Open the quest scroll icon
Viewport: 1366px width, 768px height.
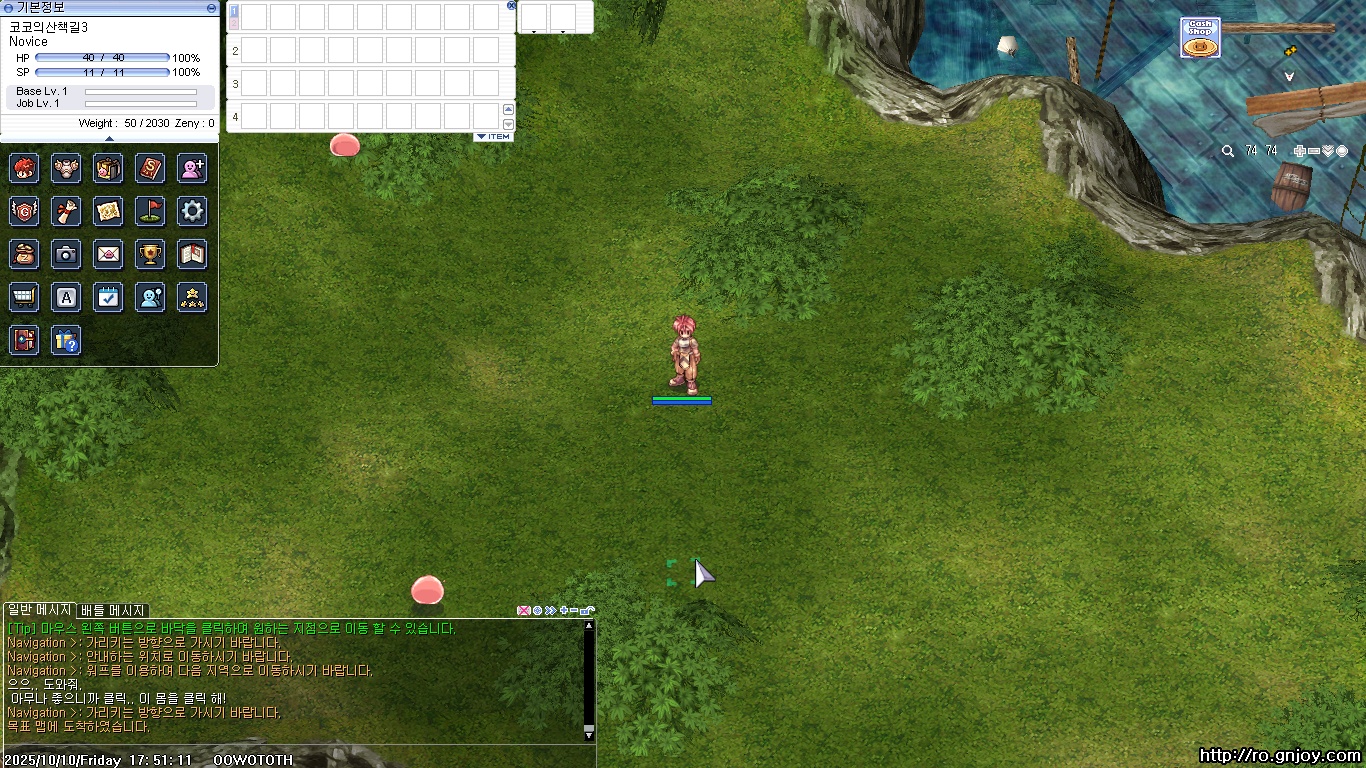[x=66, y=211]
